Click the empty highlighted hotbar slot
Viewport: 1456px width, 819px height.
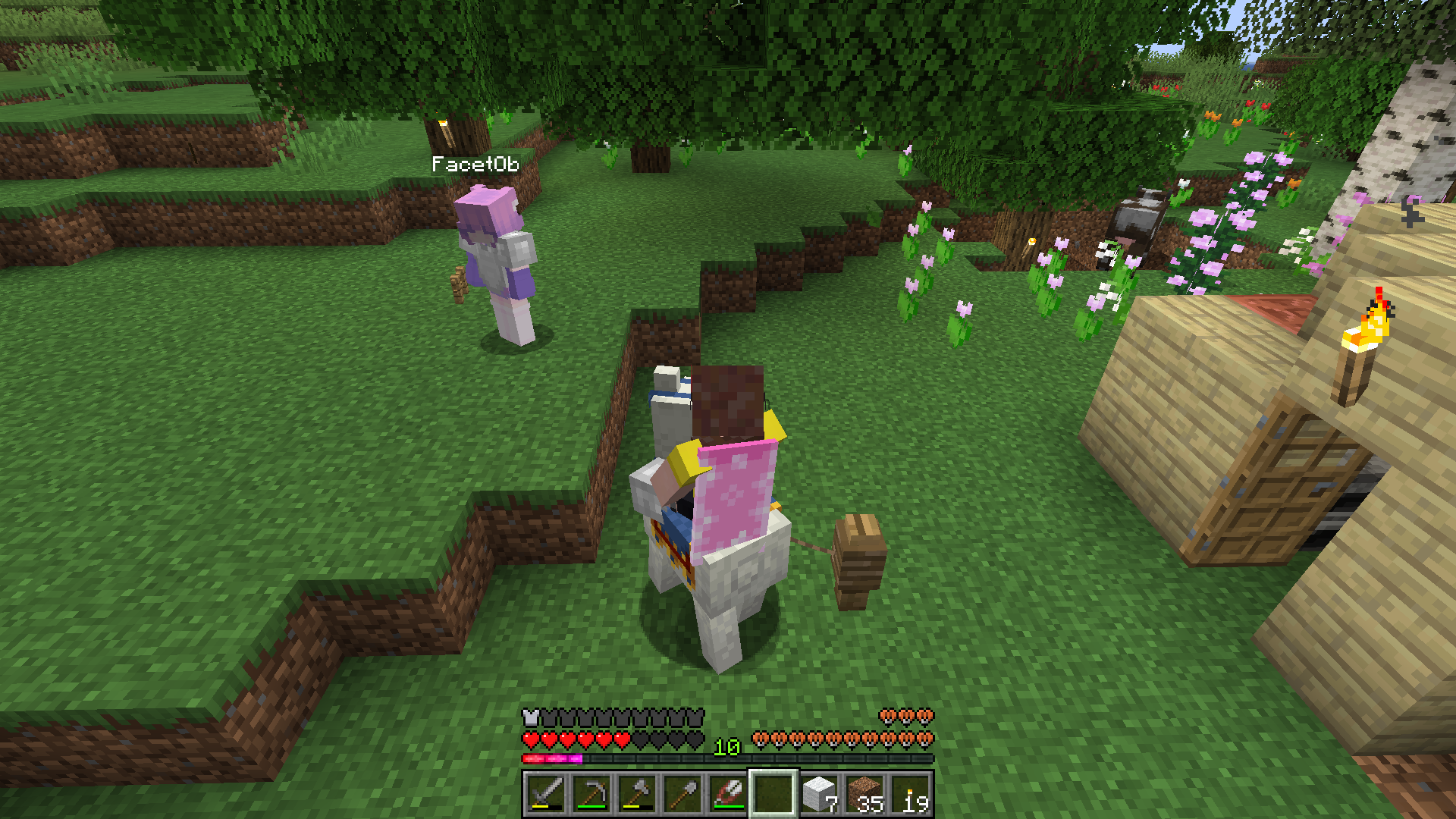click(773, 794)
